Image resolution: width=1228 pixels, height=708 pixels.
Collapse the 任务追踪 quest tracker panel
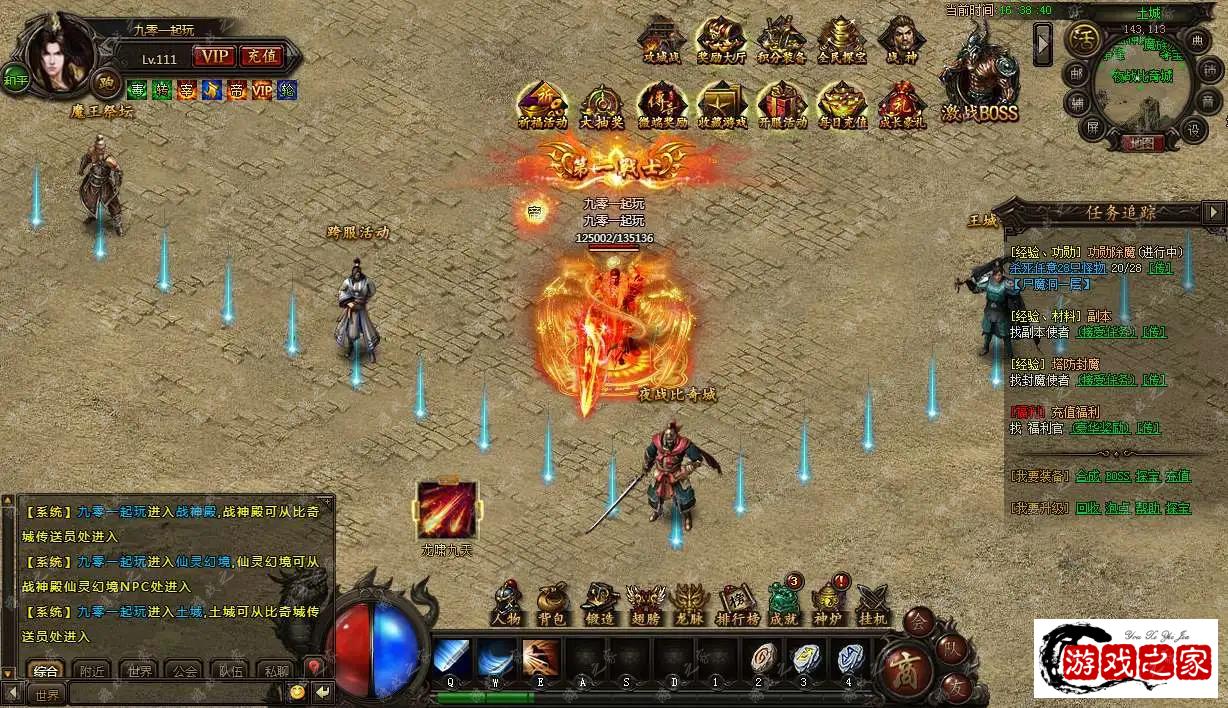[x=1214, y=212]
